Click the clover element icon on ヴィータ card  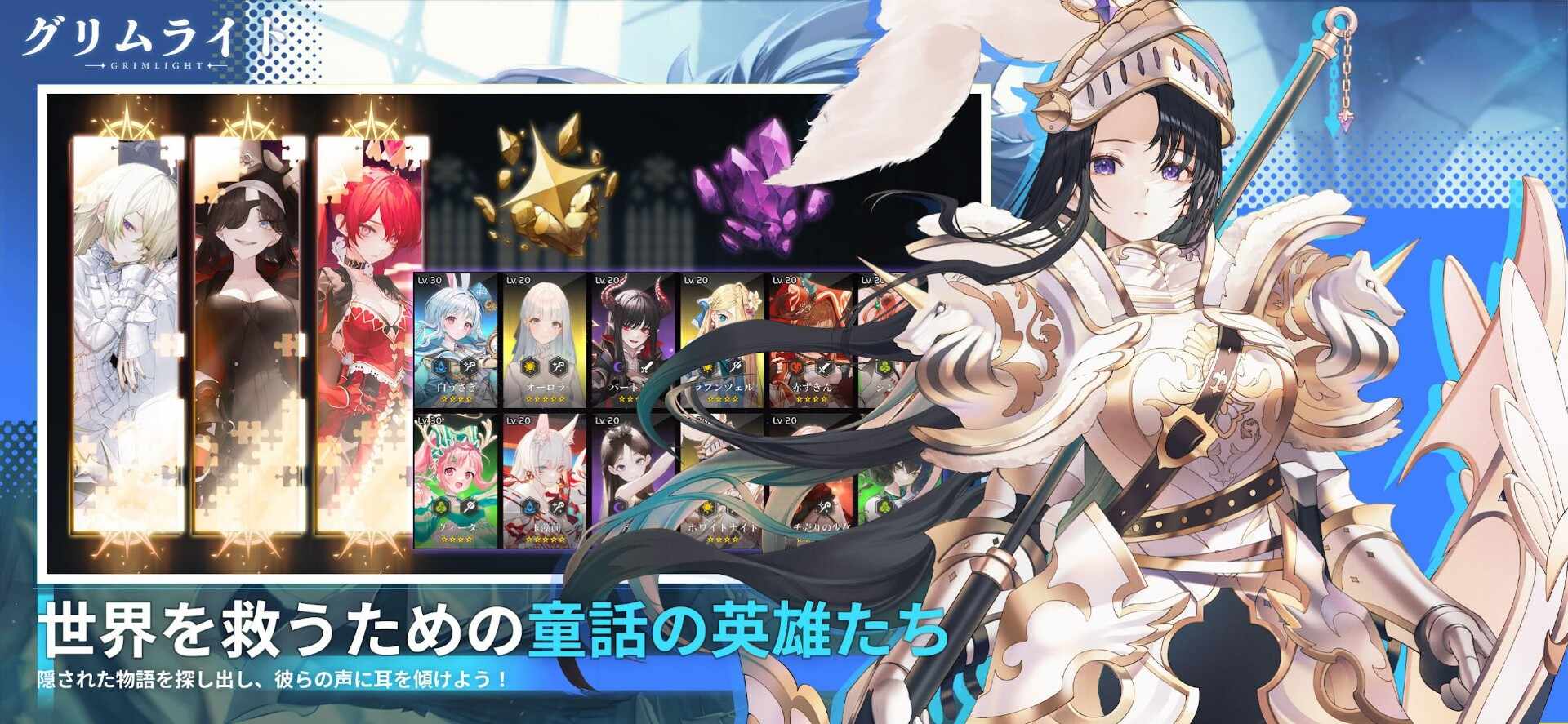439,508
